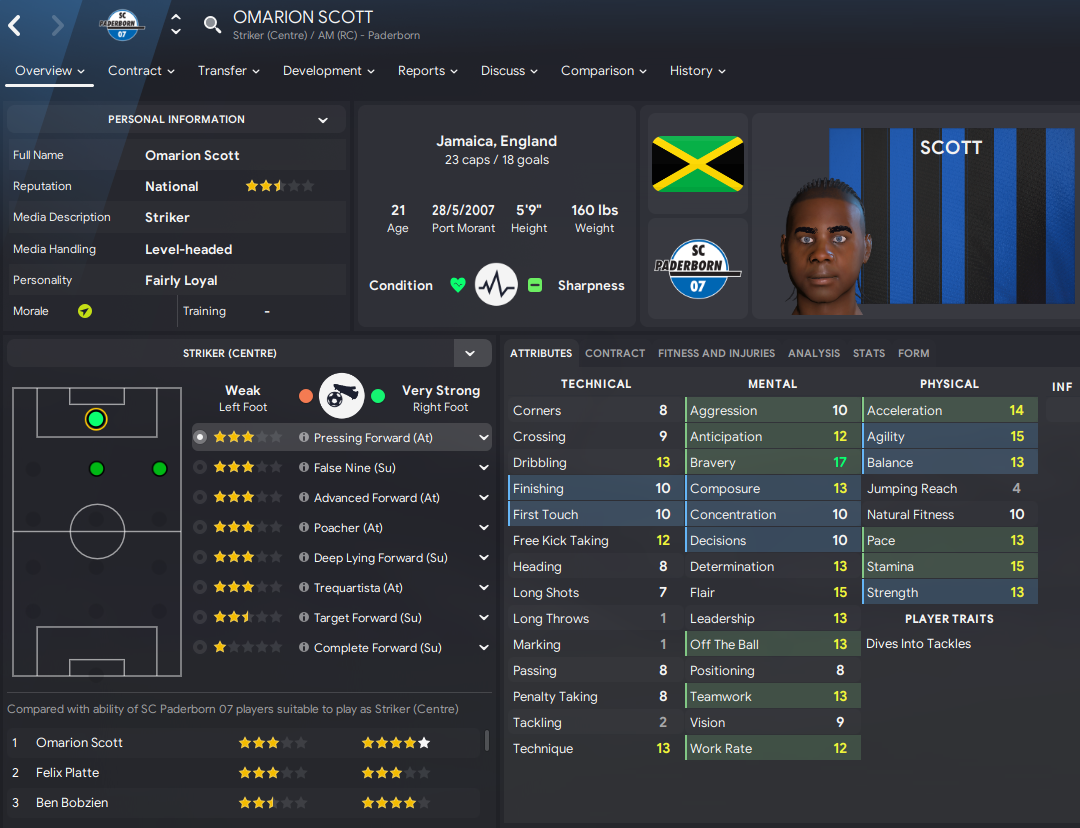Switch to the Stats tab
Viewport: 1080px width, 828px height.
(x=869, y=353)
